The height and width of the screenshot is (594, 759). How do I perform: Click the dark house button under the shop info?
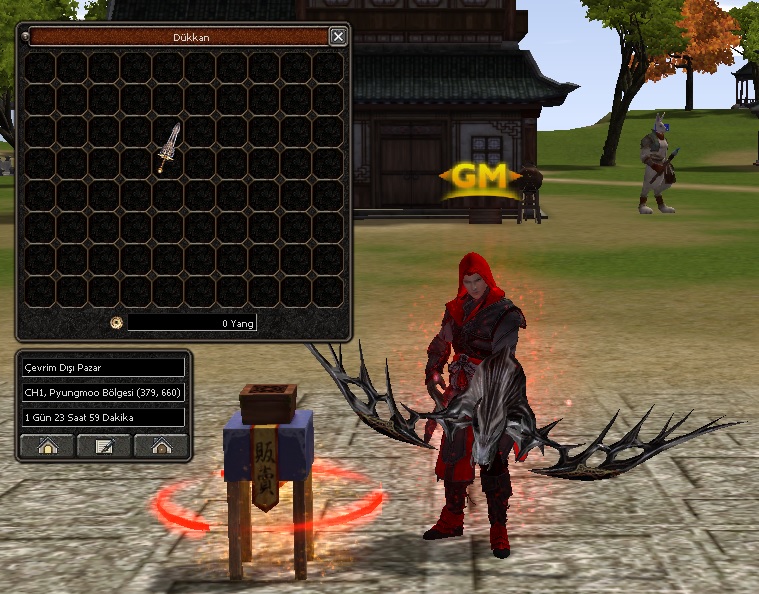pyautogui.click(x=161, y=446)
